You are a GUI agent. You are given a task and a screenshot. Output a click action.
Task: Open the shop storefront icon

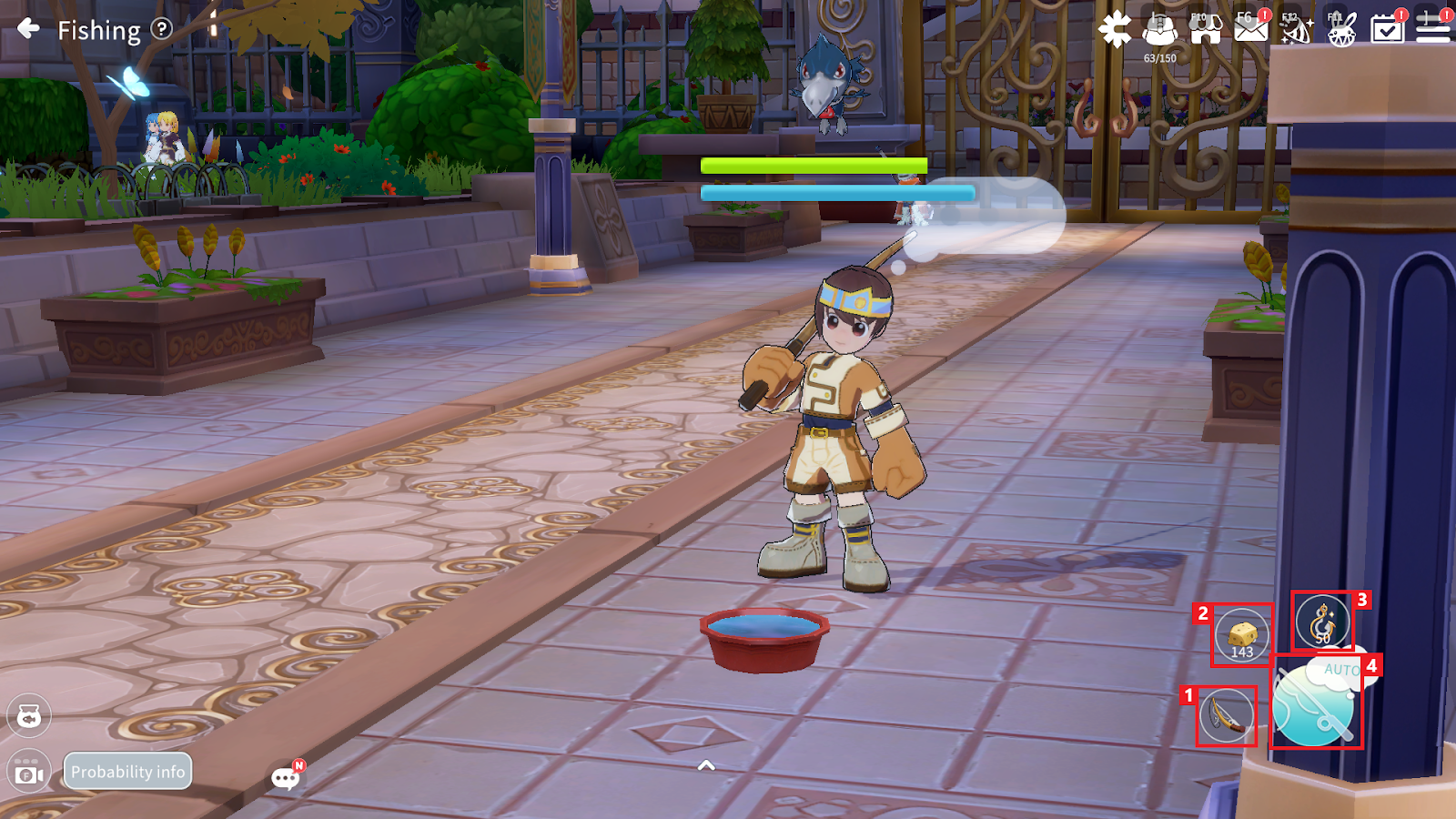coord(1205,30)
